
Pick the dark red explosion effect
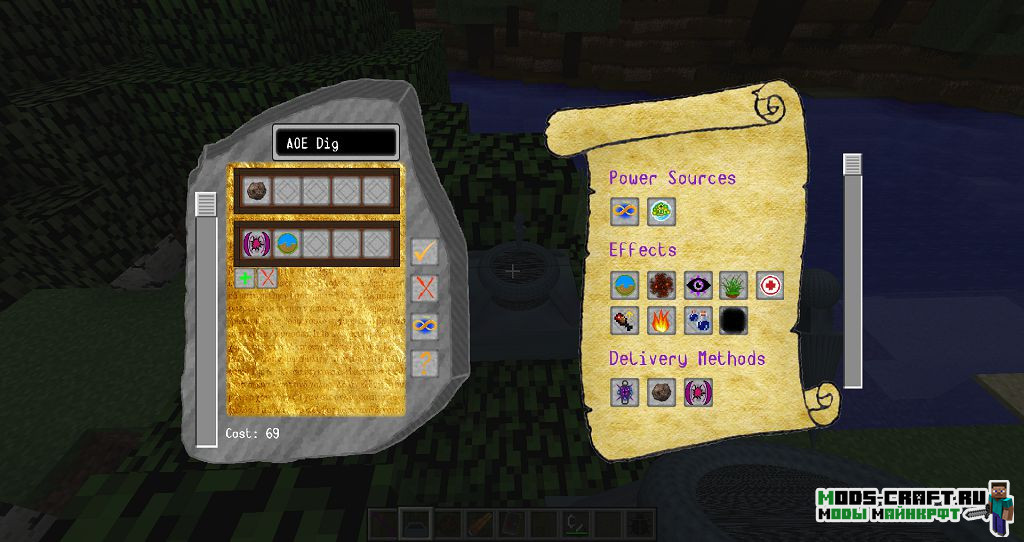tap(661, 285)
